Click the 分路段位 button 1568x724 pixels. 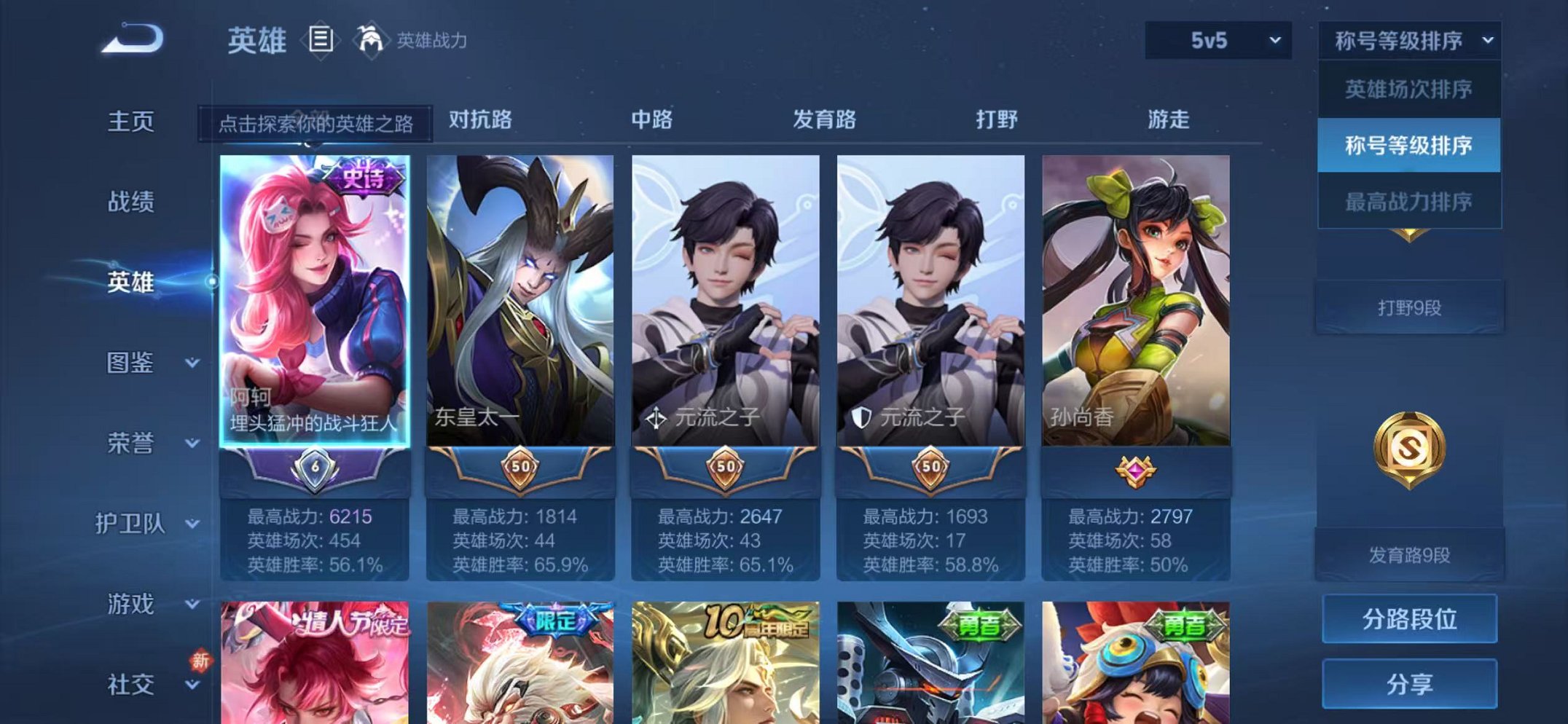pyautogui.click(x=1411, y=618)
